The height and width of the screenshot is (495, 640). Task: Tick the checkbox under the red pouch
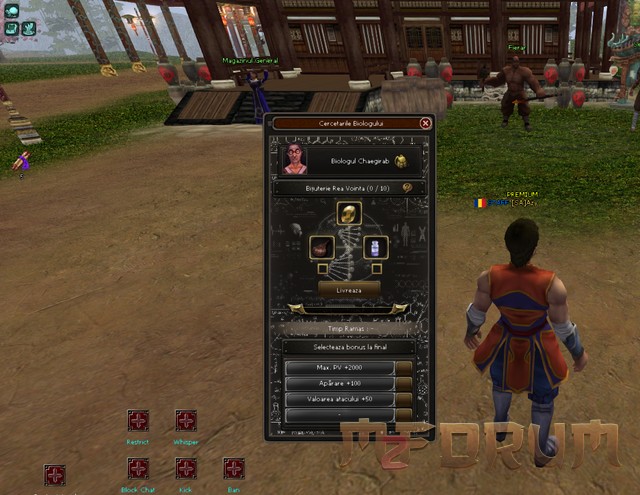322,268
